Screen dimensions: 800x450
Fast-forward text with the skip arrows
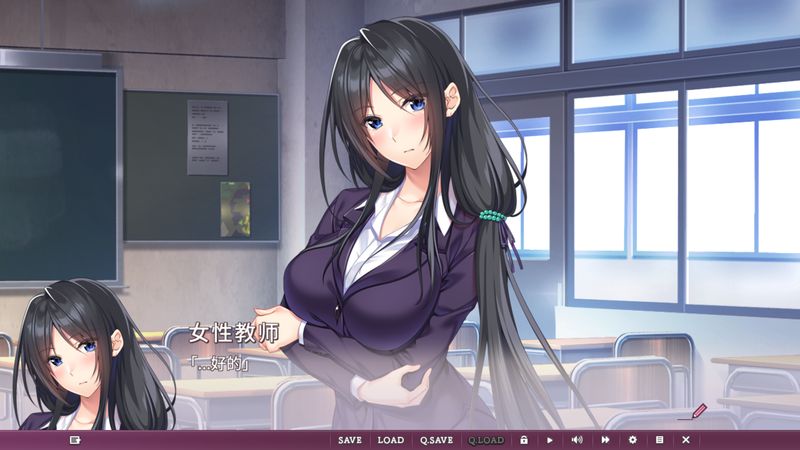[x=605, y=440]
